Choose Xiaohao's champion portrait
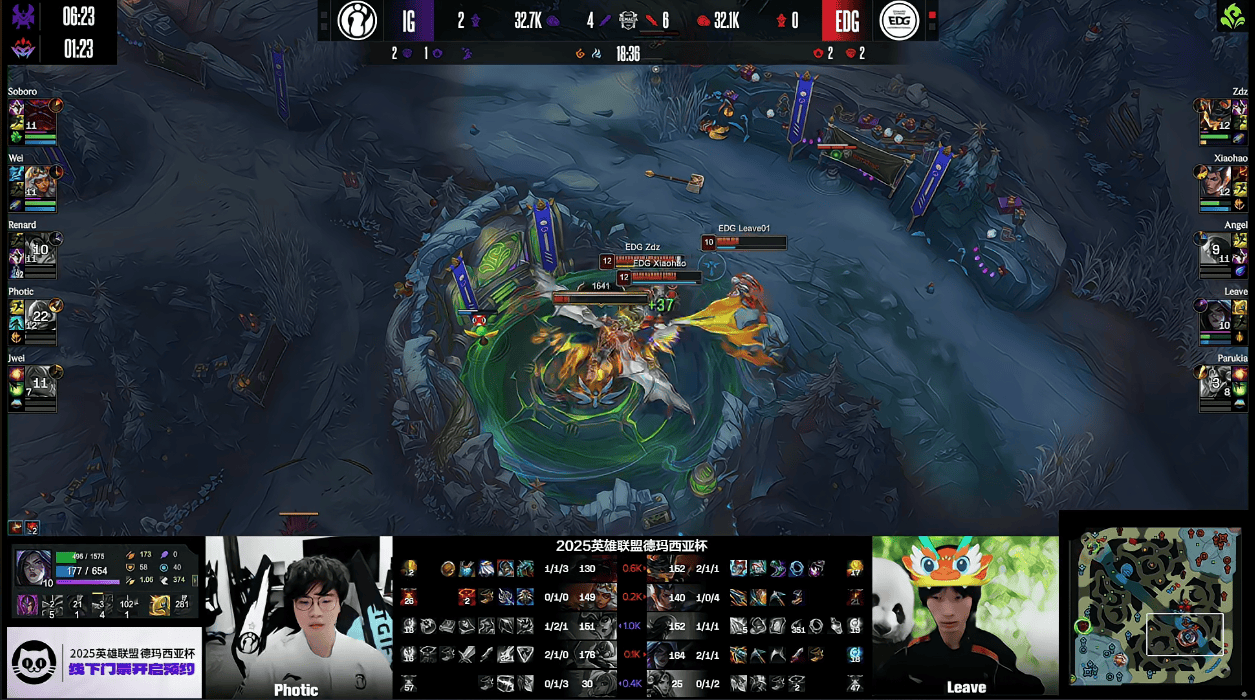 click(x=1216, y=182)
